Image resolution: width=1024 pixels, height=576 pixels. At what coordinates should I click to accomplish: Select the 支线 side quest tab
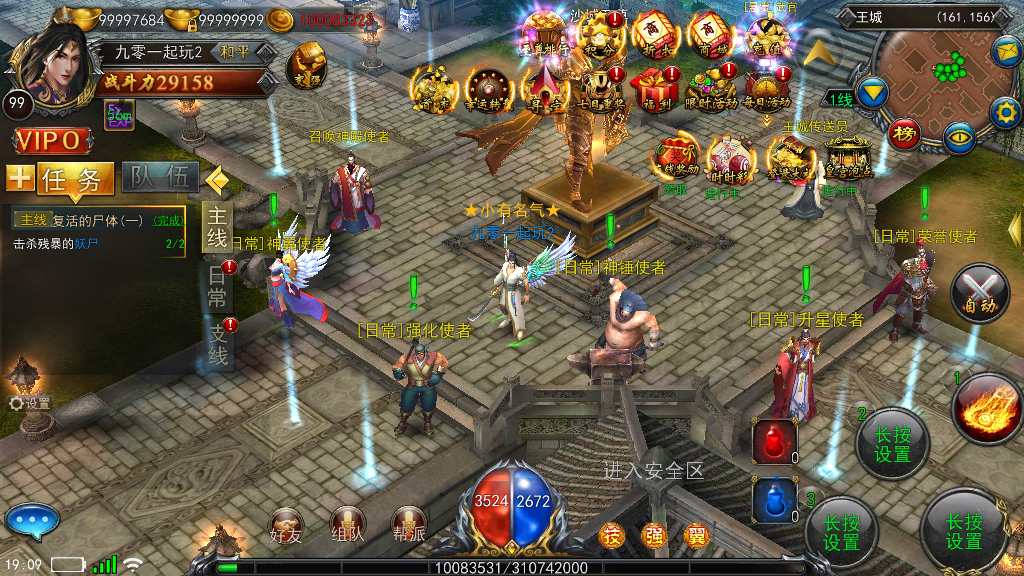pos(217,342)
